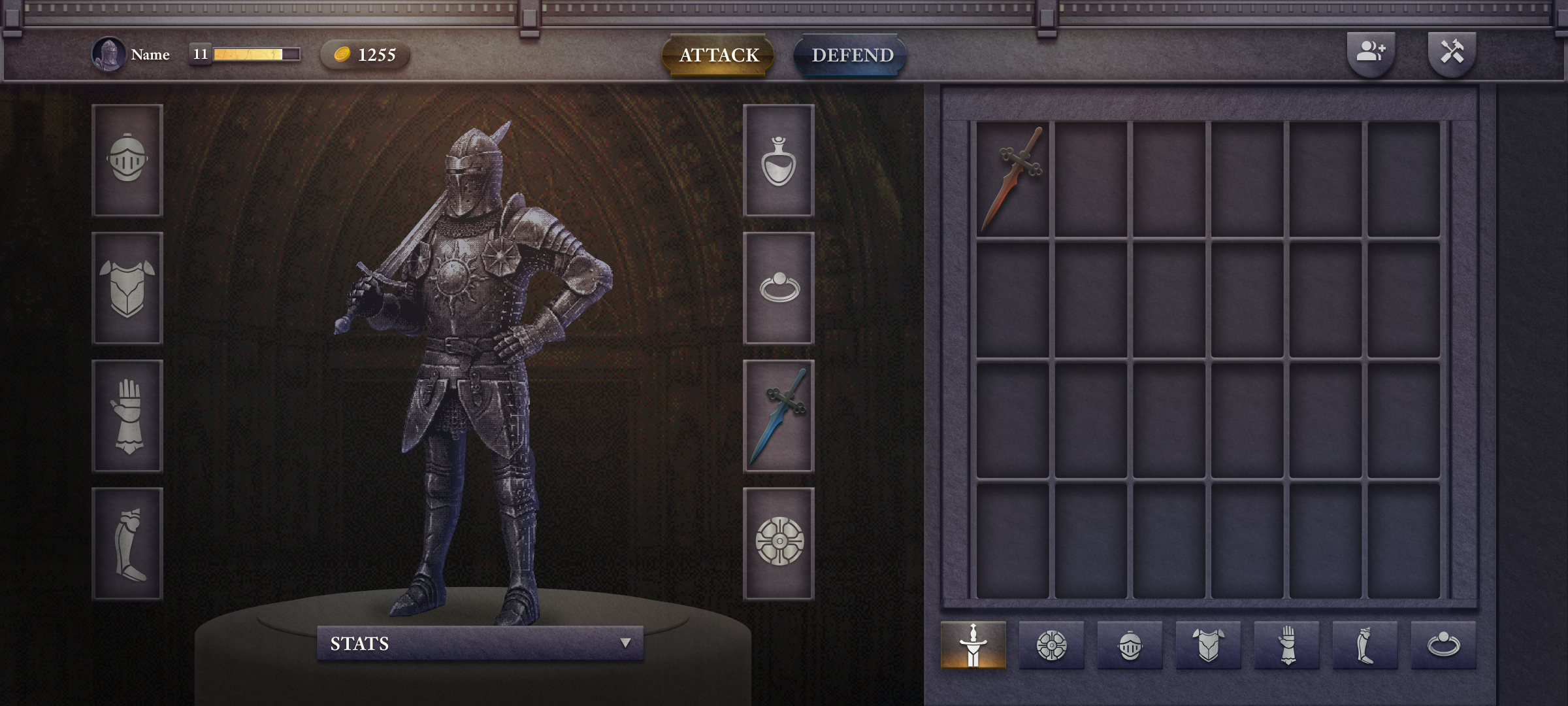Pick the red sword in inventory
Image resolution: width=1568 pixels, height=706 pixels.
[1013, 178]
